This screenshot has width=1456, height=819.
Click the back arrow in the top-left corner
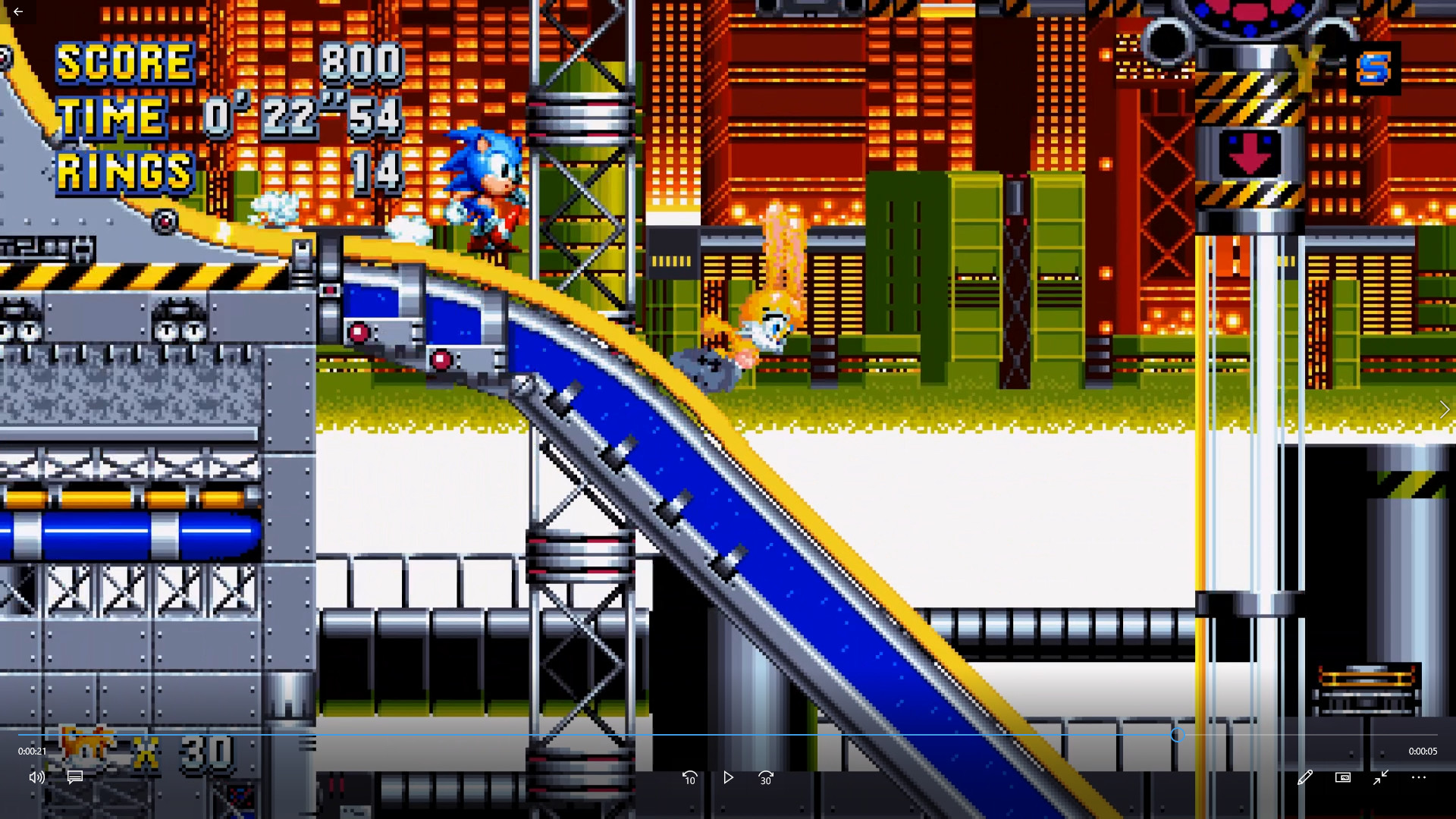(x=18, y=11)
